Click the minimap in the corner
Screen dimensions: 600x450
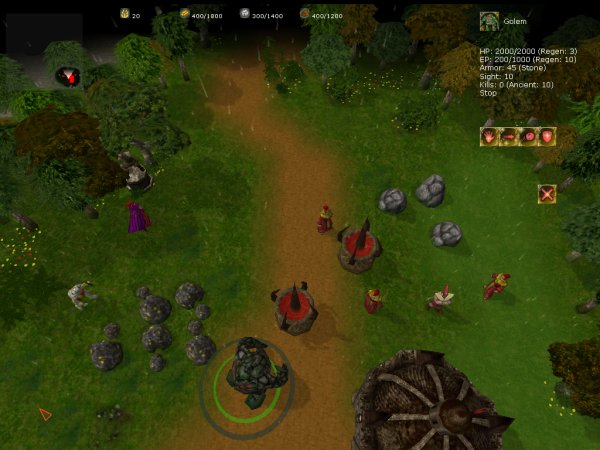point(40,35)
